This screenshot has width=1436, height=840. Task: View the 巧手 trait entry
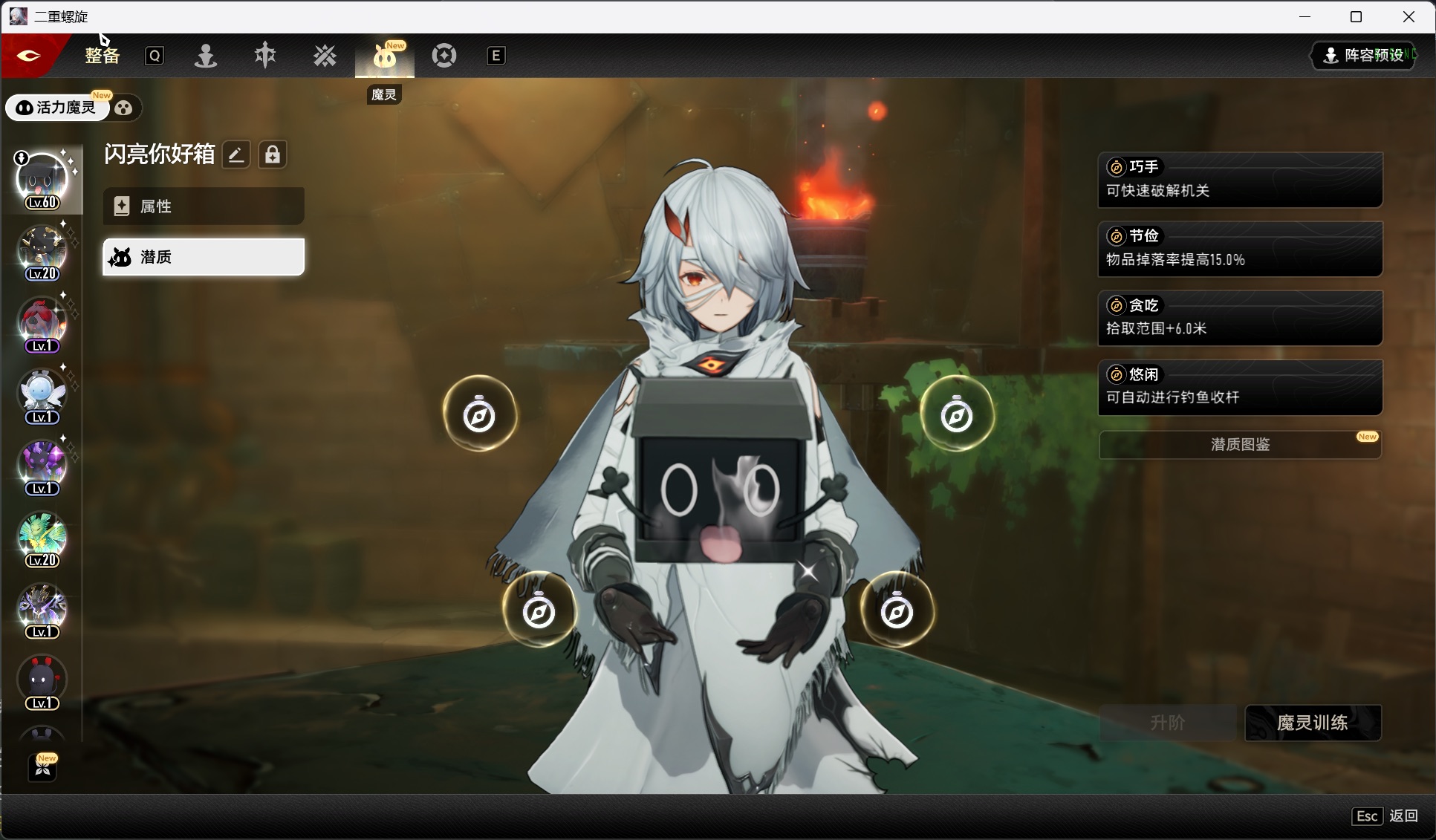coord(1239,180)
